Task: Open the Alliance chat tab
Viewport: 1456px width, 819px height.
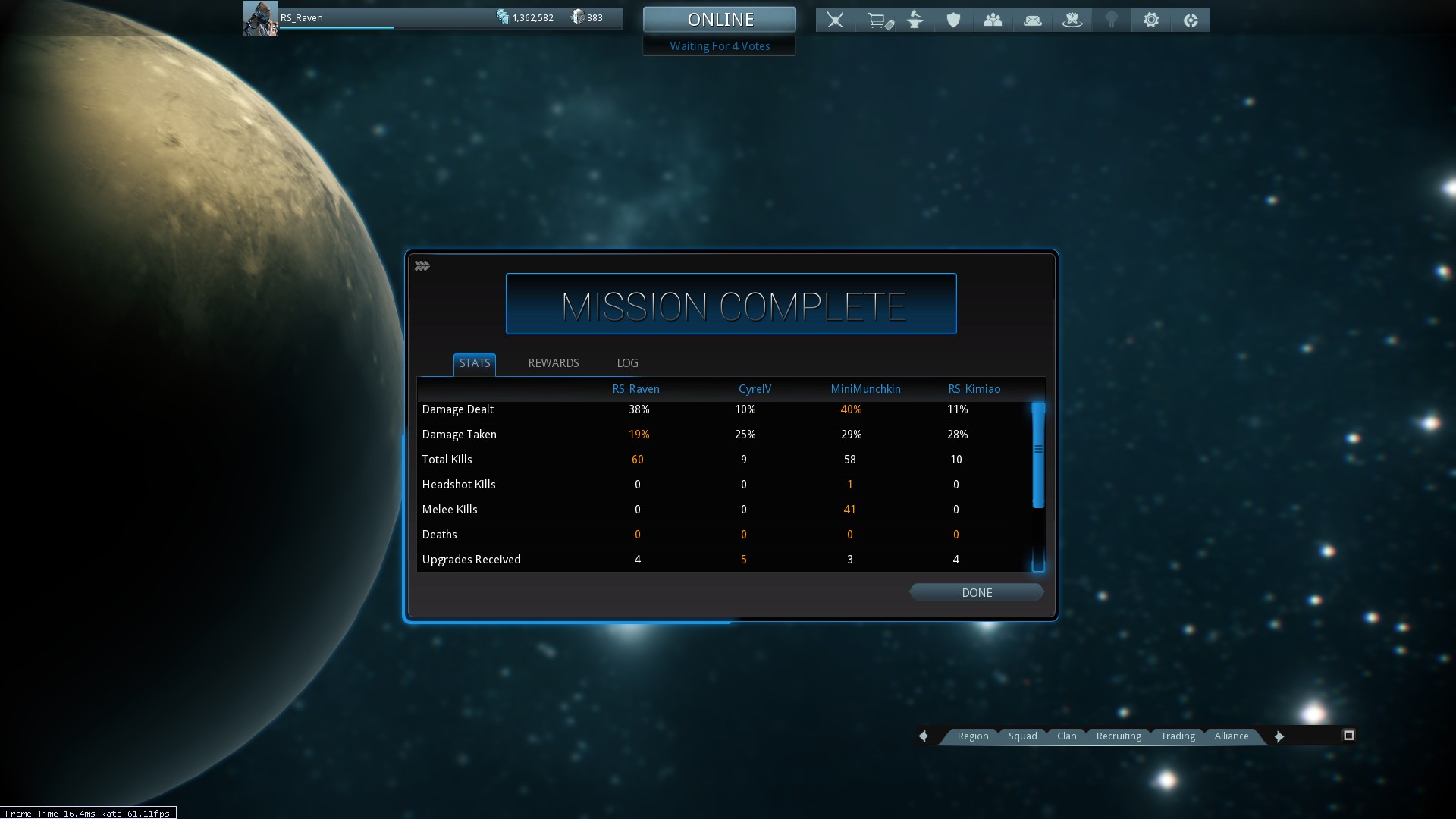Action: pos(1231,736)
